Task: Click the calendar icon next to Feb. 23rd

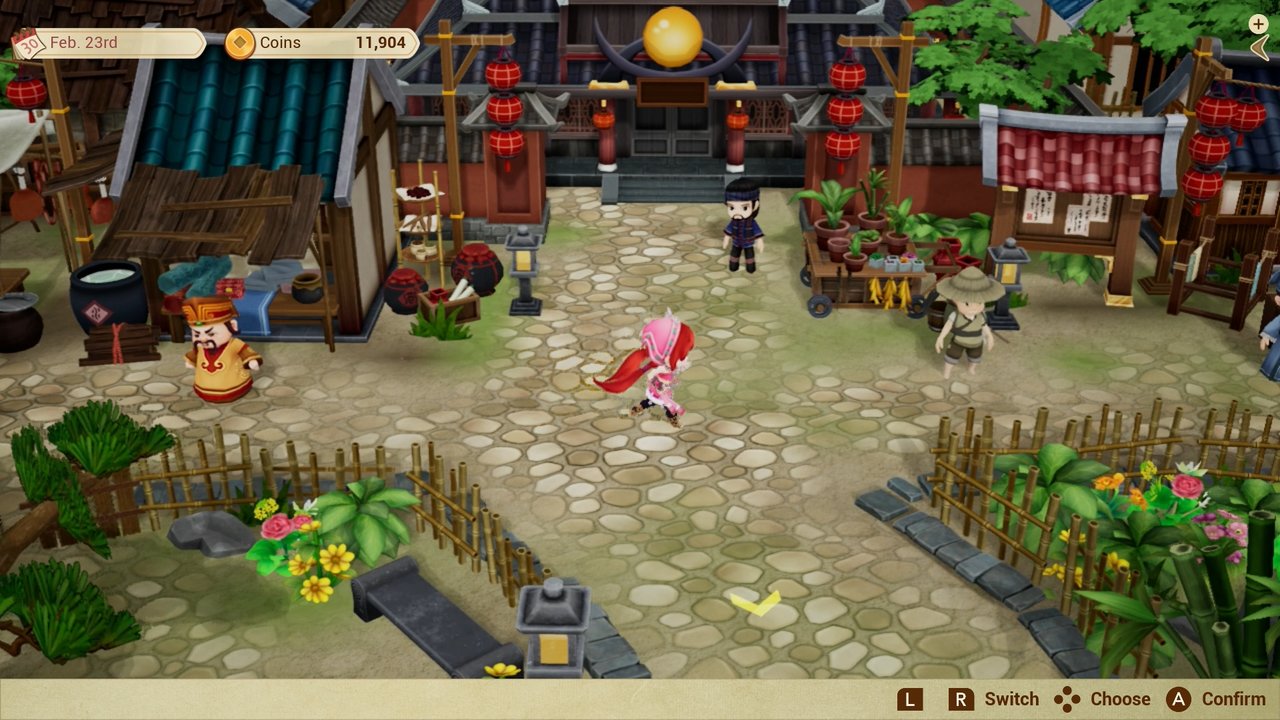Action: pos(29,42)
